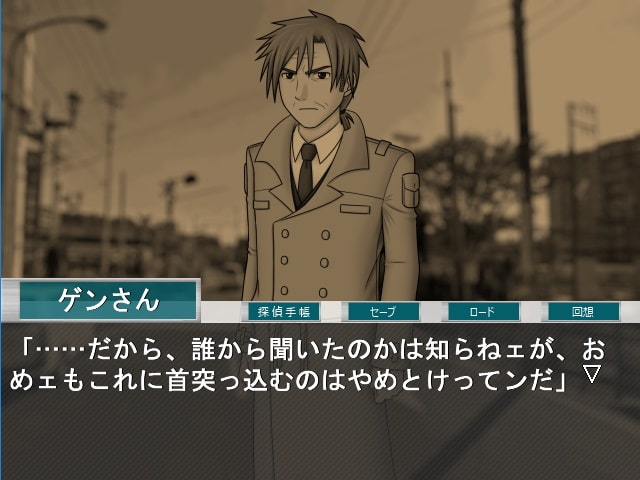Show the 回想 backlog
The image size is (640, 480).
583,312
